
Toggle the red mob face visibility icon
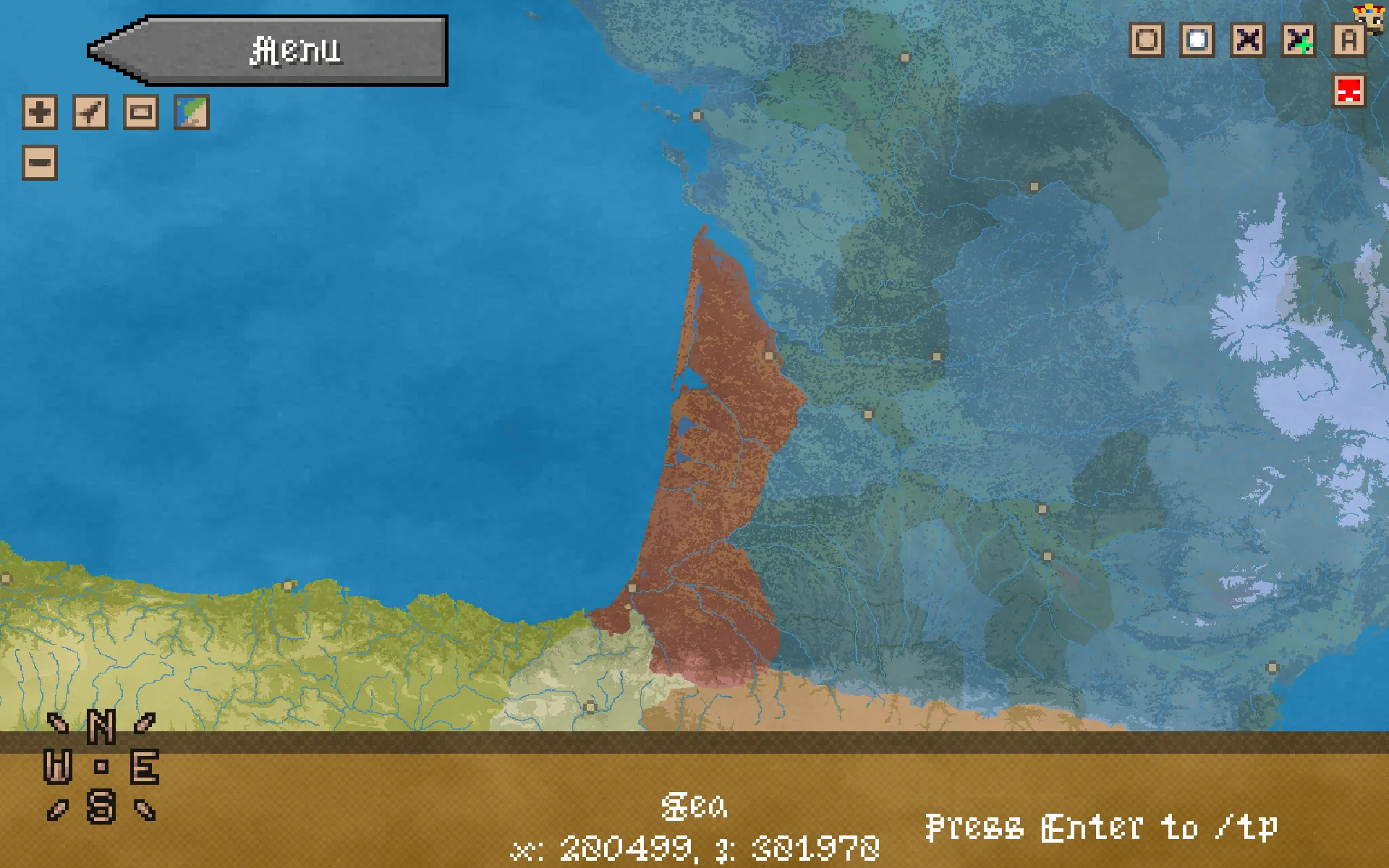tap(1348, 91)
